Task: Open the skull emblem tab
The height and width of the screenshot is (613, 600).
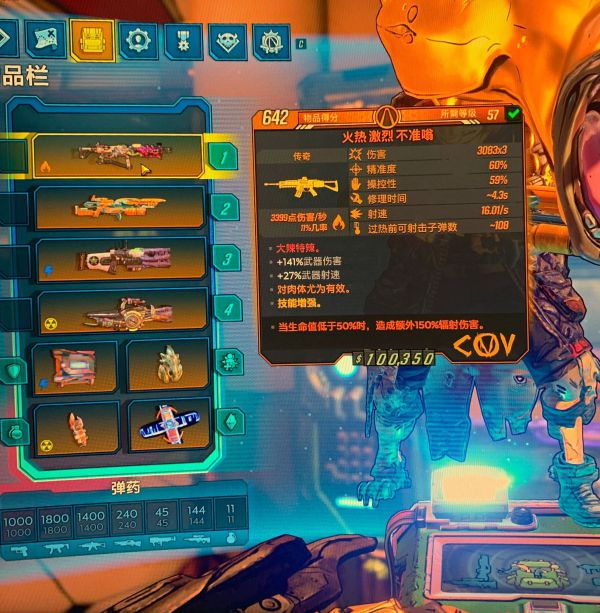Action: (228, 42)
